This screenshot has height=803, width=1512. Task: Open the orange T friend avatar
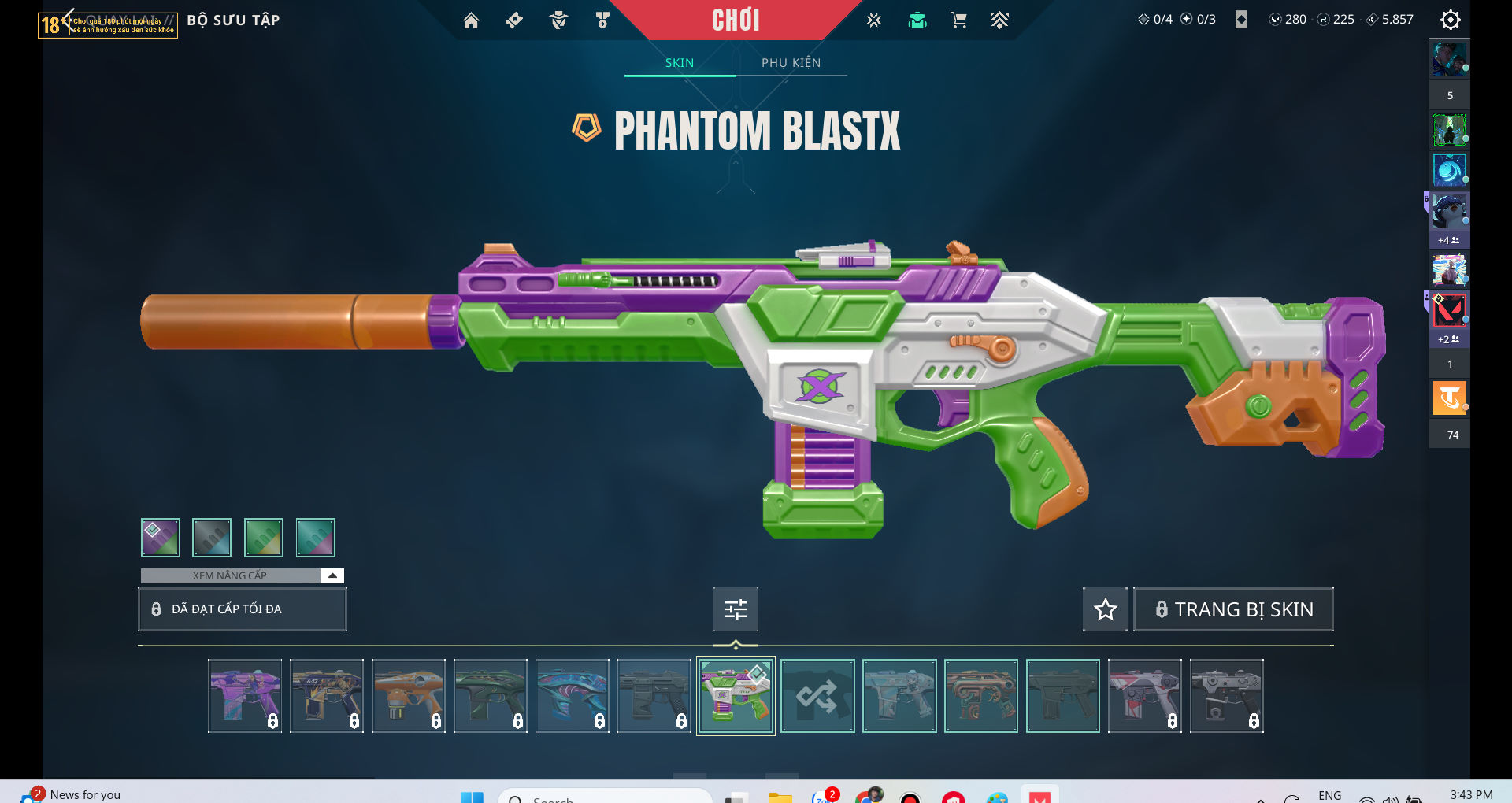(1449, 398)
